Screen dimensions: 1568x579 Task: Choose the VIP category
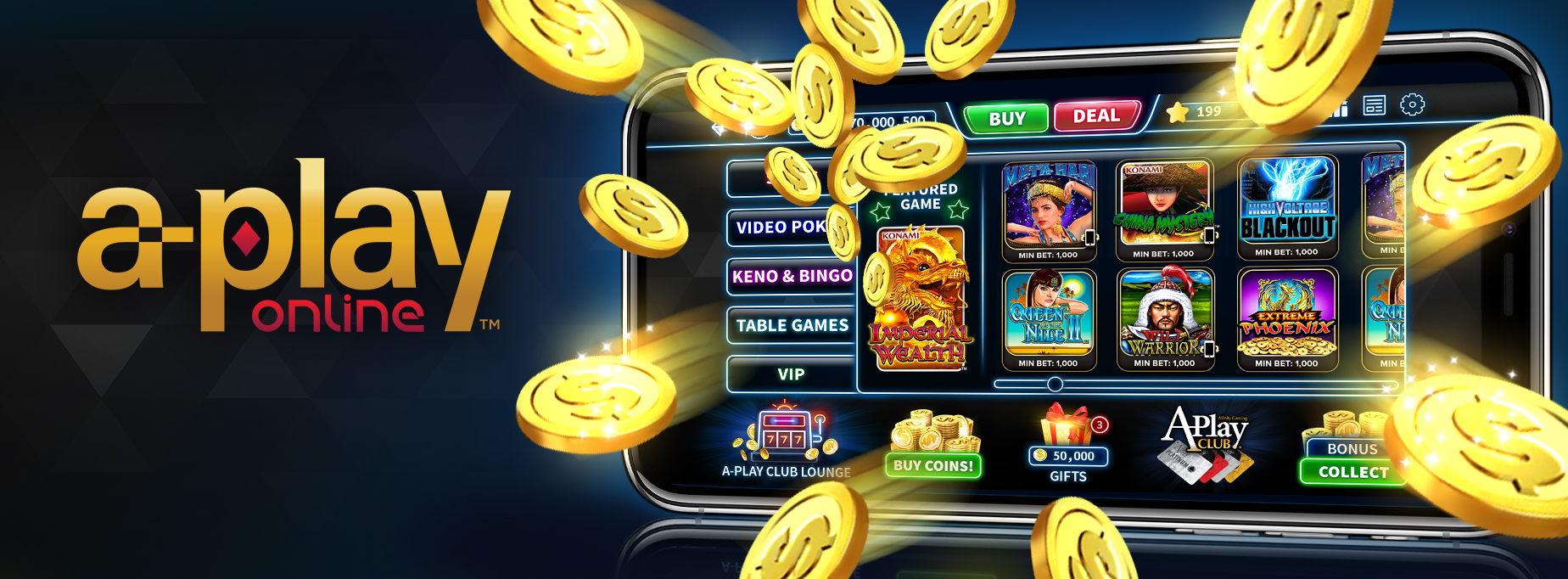tap(791, 374)
